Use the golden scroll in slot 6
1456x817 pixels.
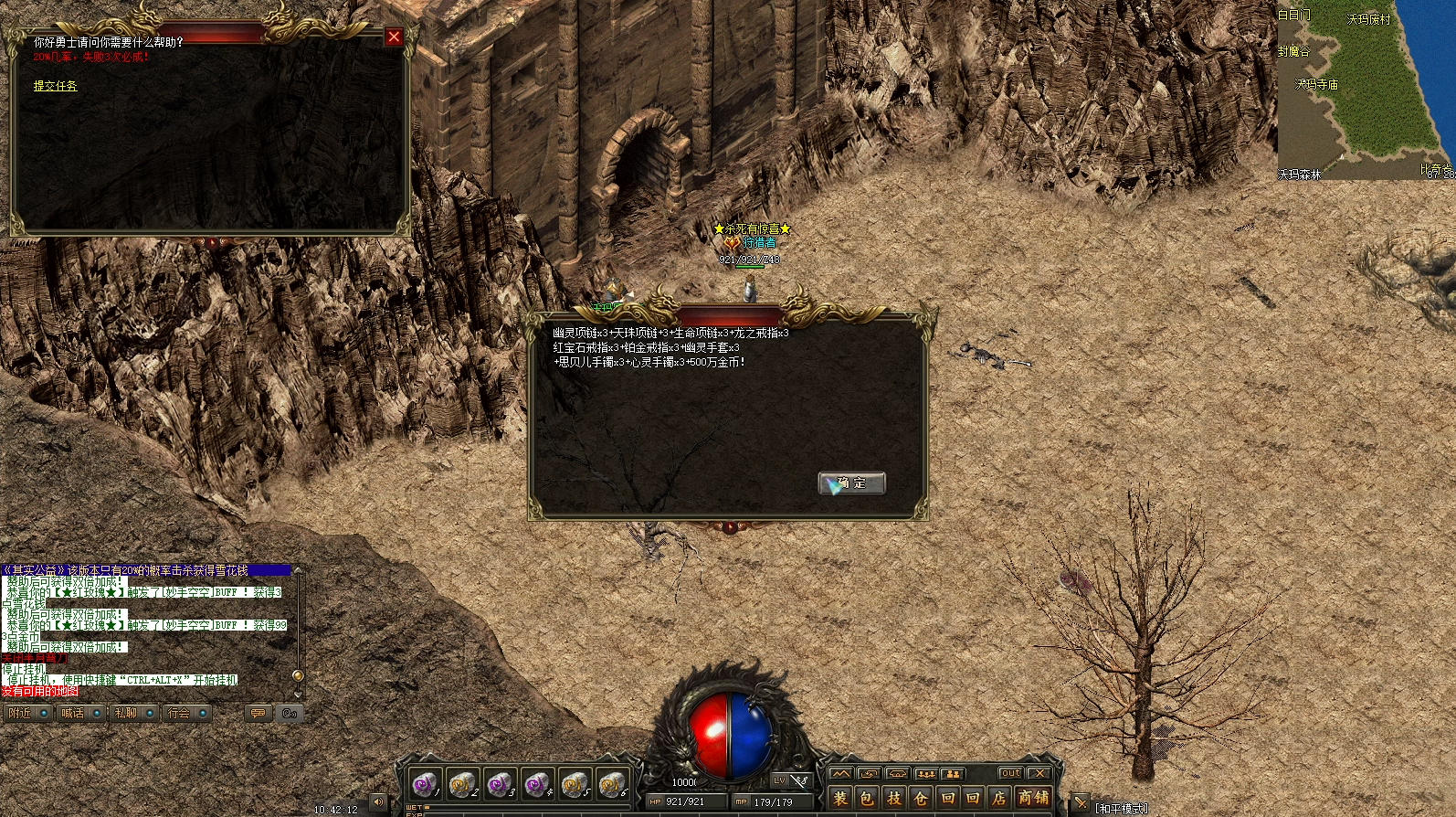(x=612, y=784)
